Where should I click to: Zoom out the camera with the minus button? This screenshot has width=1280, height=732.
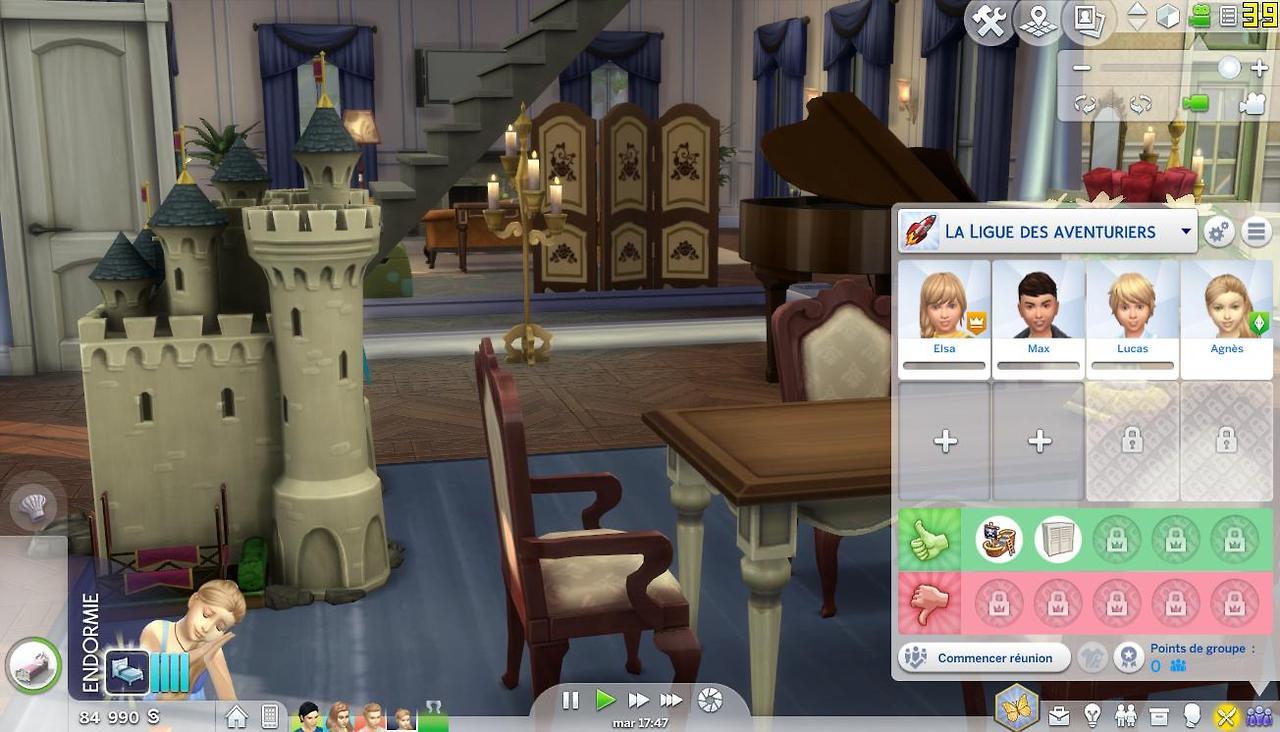click(1082, 68)
